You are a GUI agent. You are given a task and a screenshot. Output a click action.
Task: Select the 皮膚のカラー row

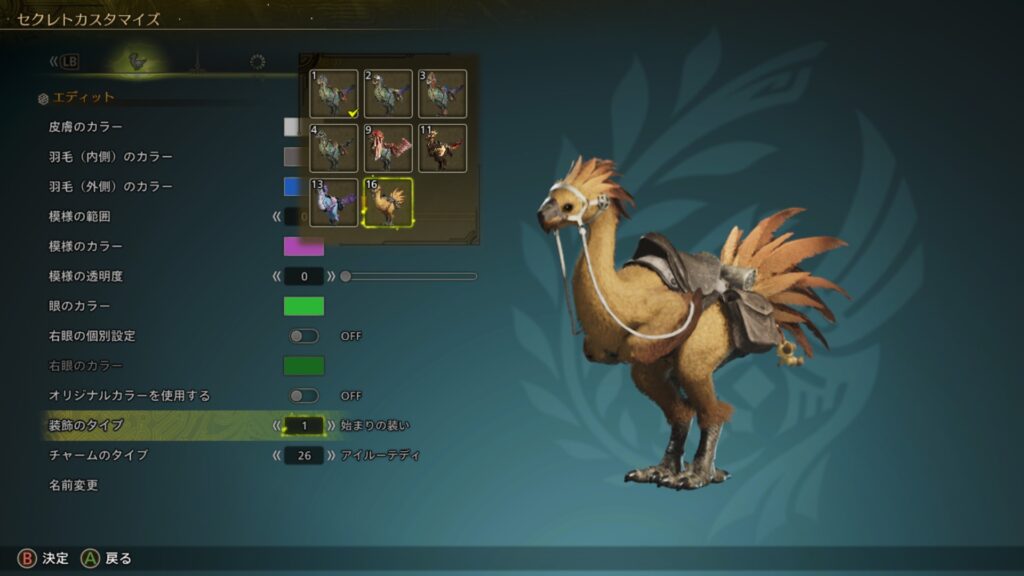point(86,127)
